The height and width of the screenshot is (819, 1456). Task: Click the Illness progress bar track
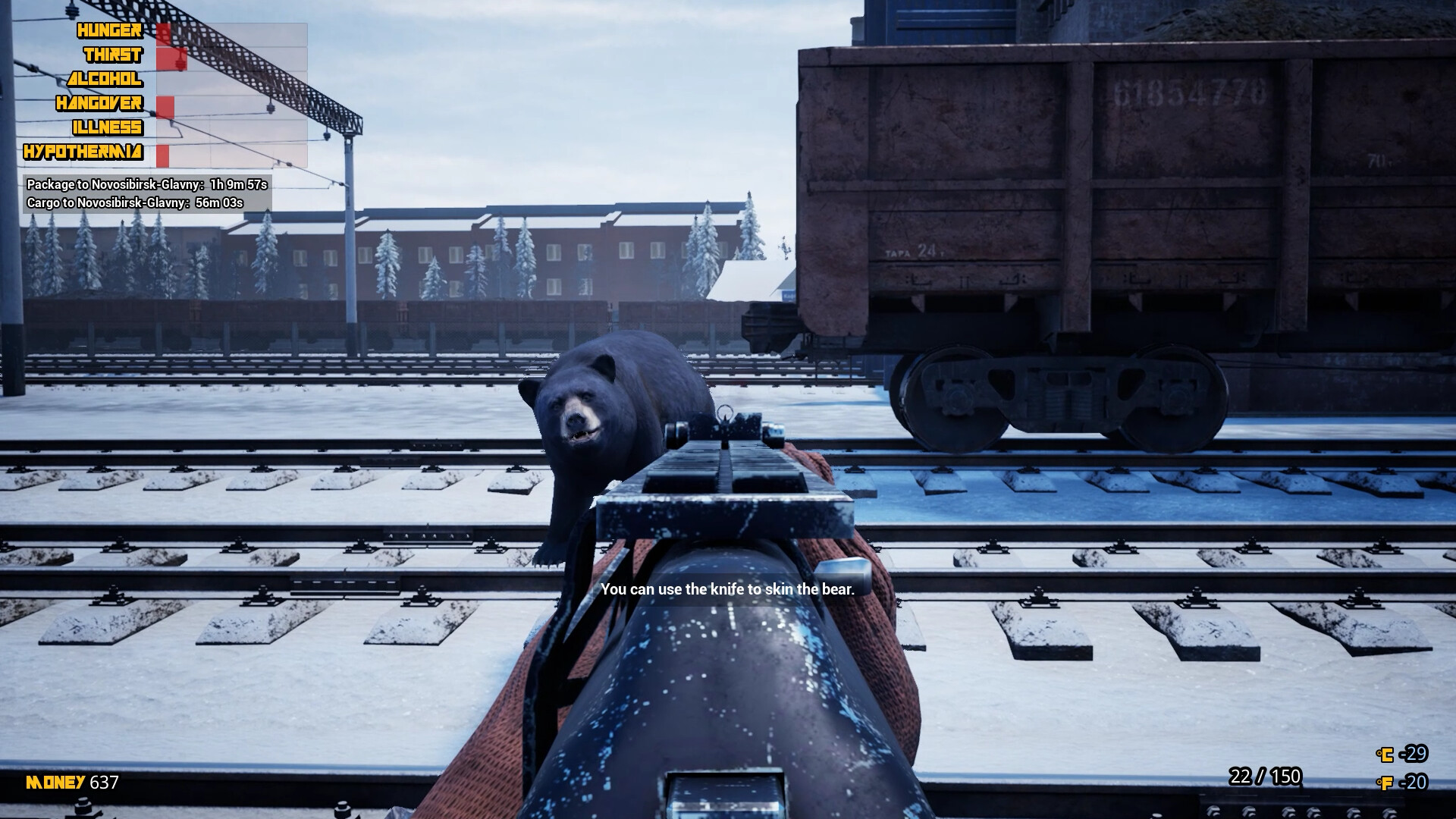click(227, 128)
